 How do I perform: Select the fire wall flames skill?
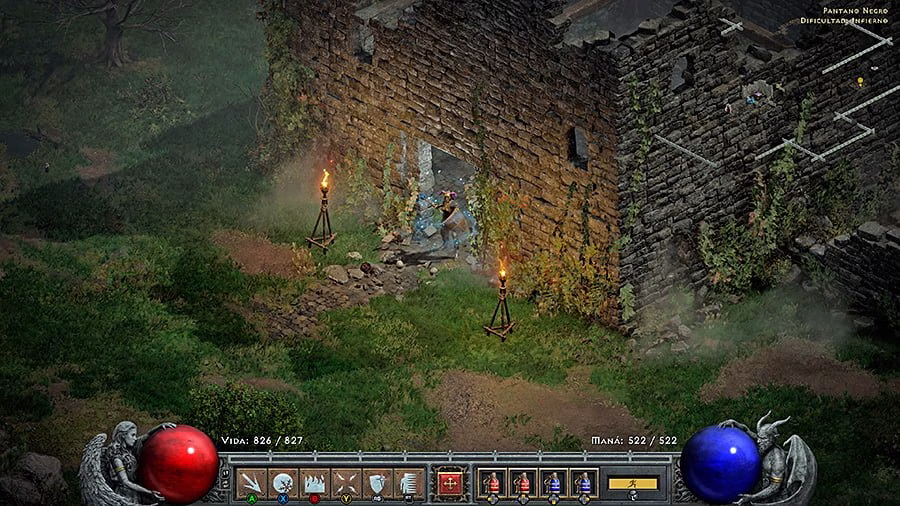point(314,483)
